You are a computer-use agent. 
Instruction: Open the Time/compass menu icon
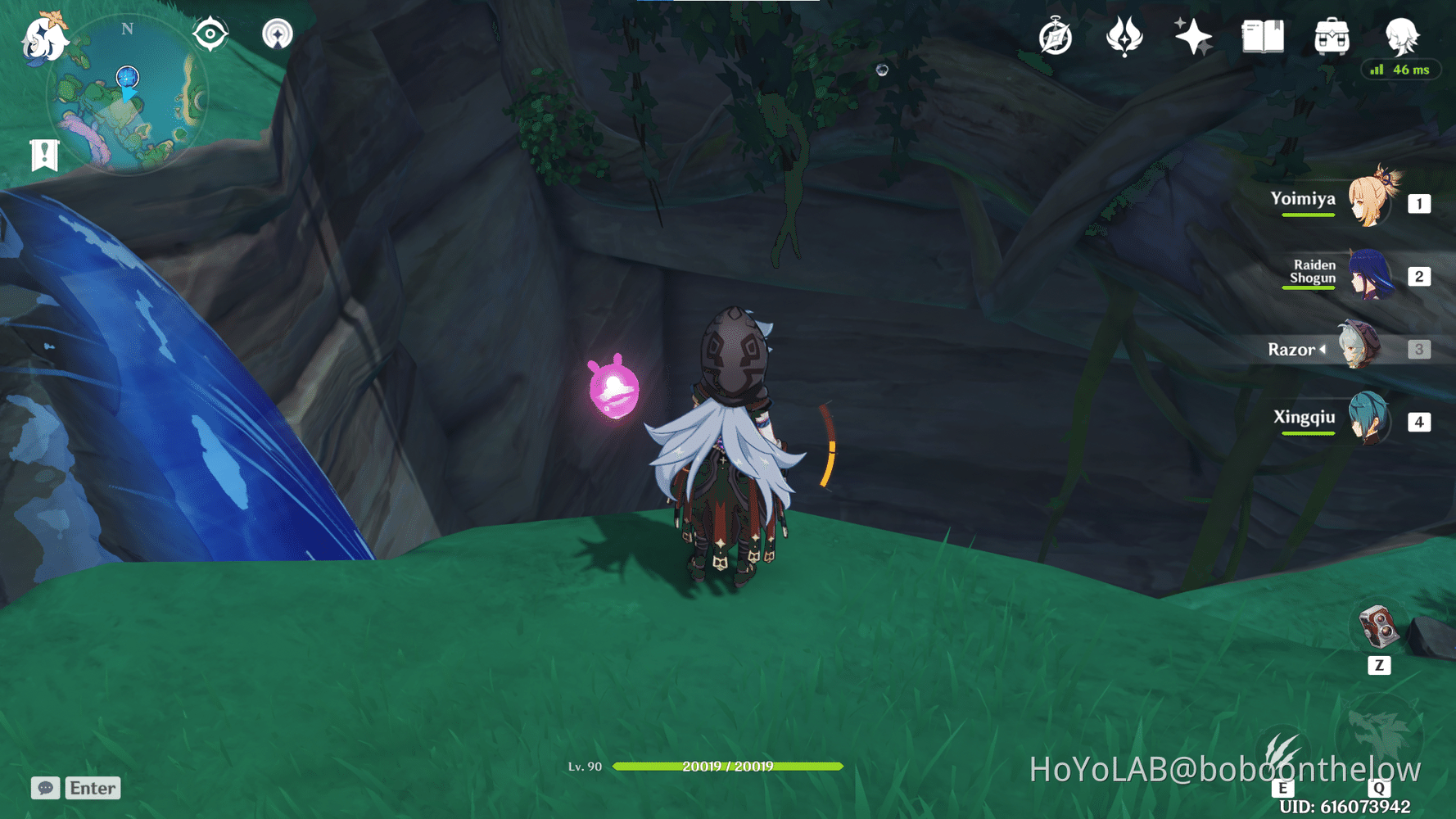1054,34
